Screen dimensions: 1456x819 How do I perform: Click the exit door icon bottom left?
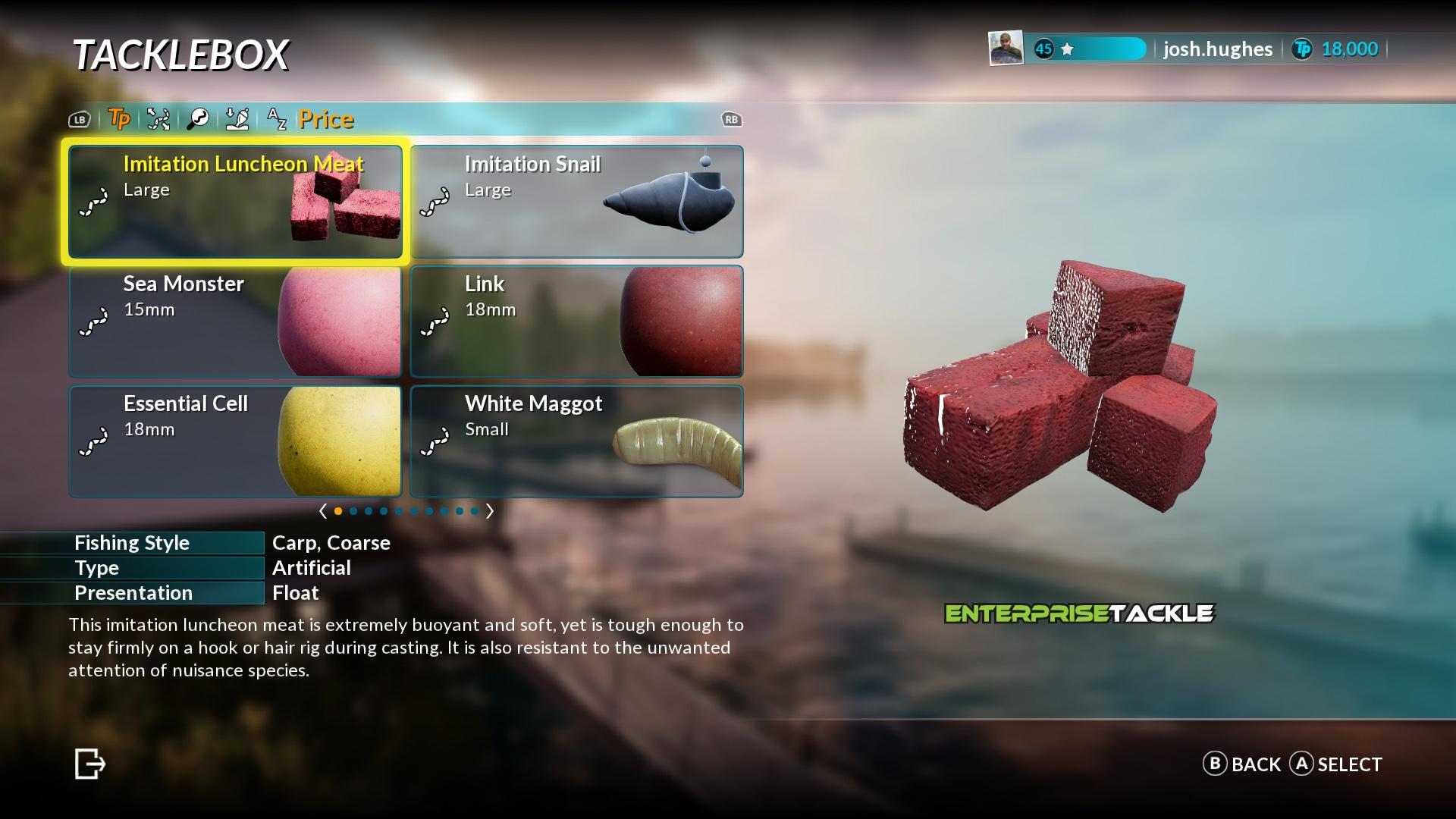(x=89, y=764)
